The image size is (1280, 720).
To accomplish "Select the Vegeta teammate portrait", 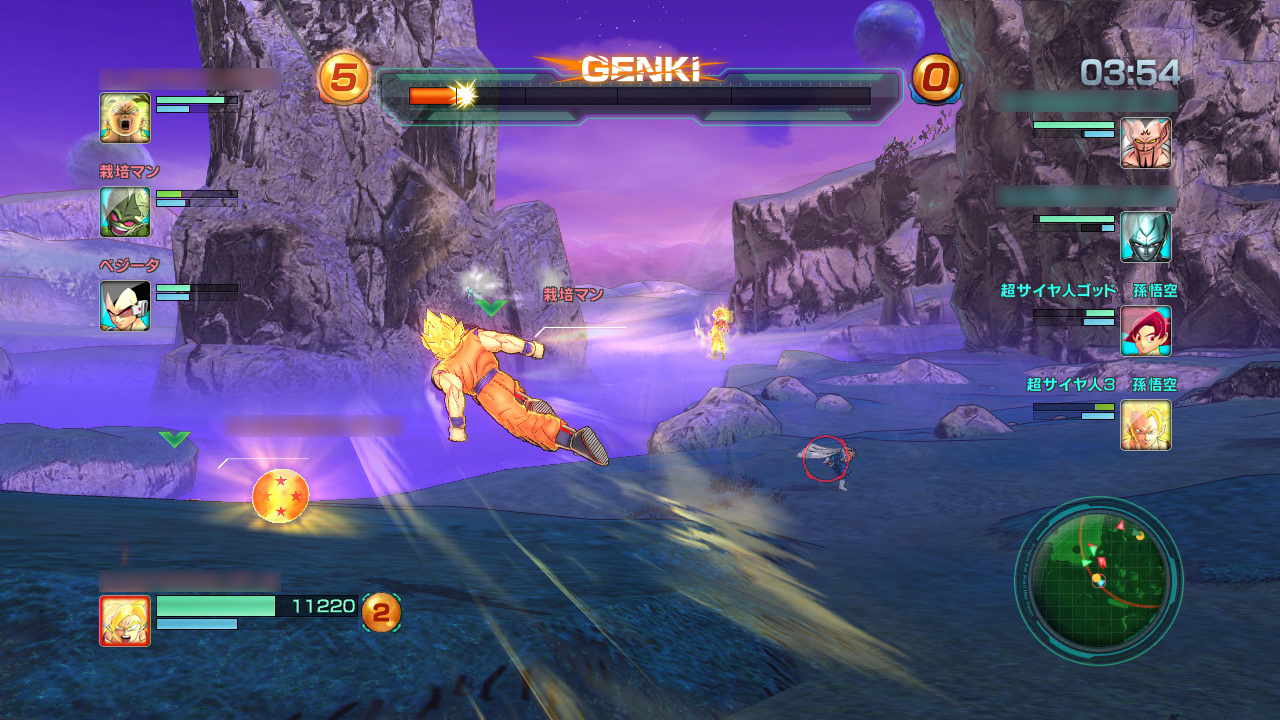I will [125, 305].
